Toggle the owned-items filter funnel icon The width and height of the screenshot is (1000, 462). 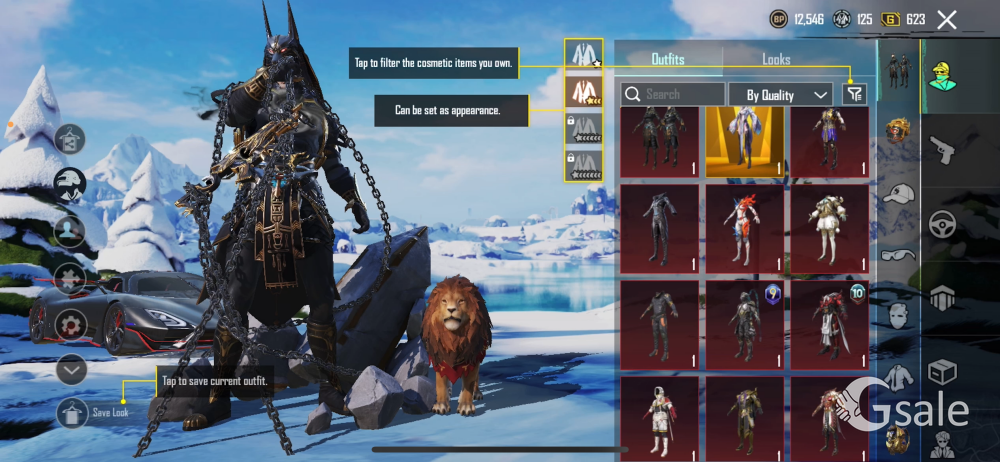854,94
